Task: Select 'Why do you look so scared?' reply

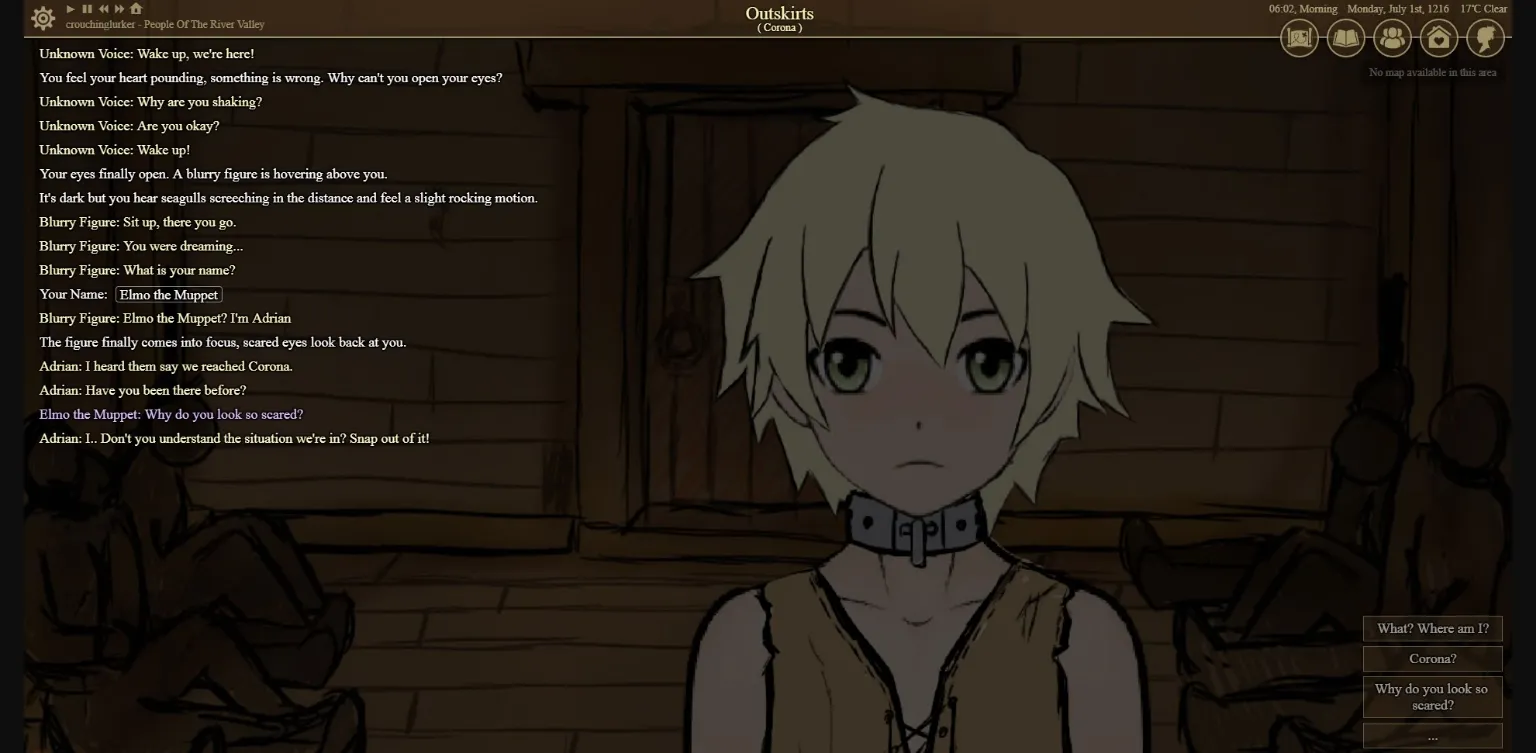Action: click(1430, 697)
